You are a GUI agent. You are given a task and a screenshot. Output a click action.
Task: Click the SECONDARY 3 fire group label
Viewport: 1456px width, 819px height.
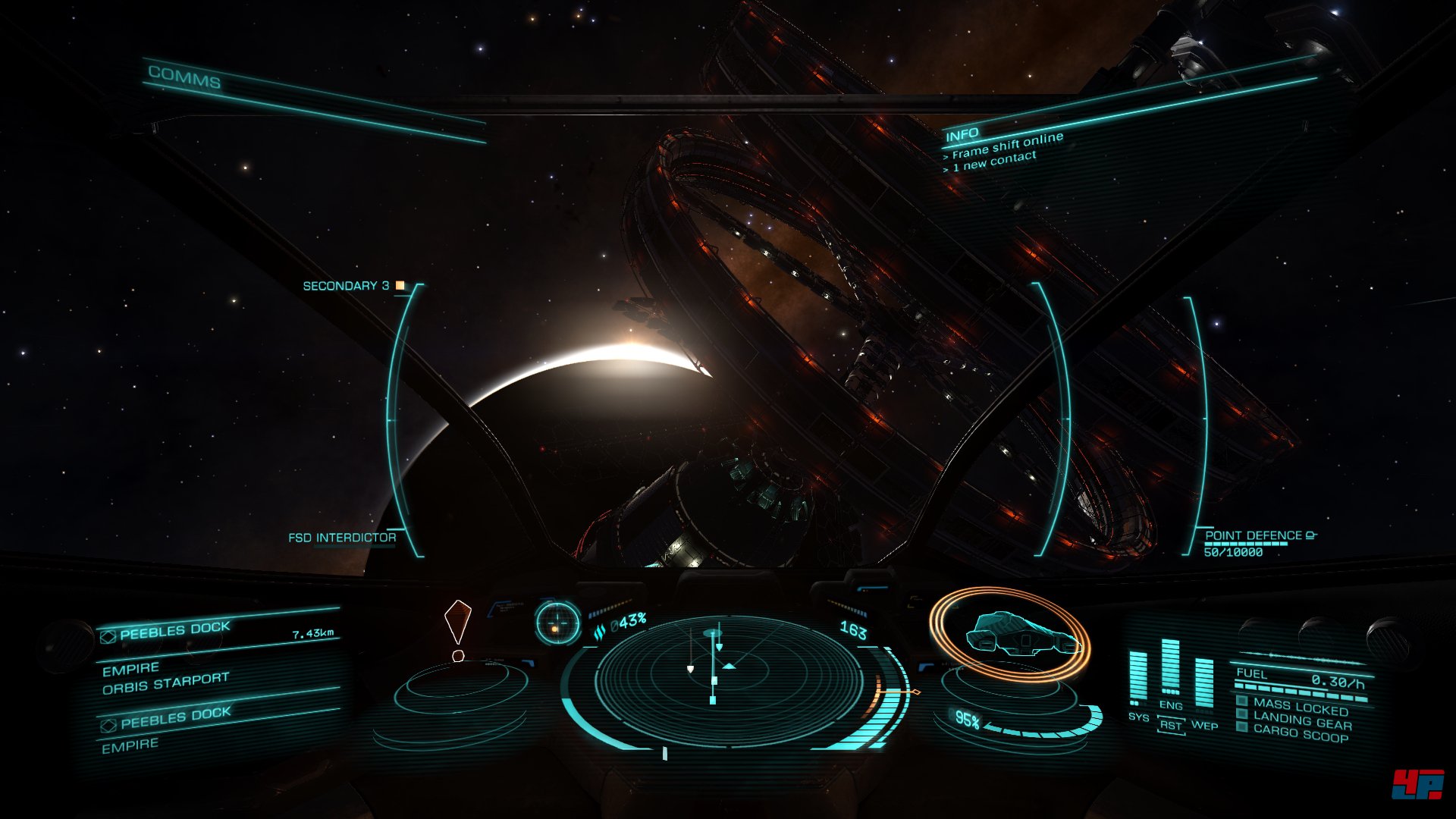click(347, 286)
